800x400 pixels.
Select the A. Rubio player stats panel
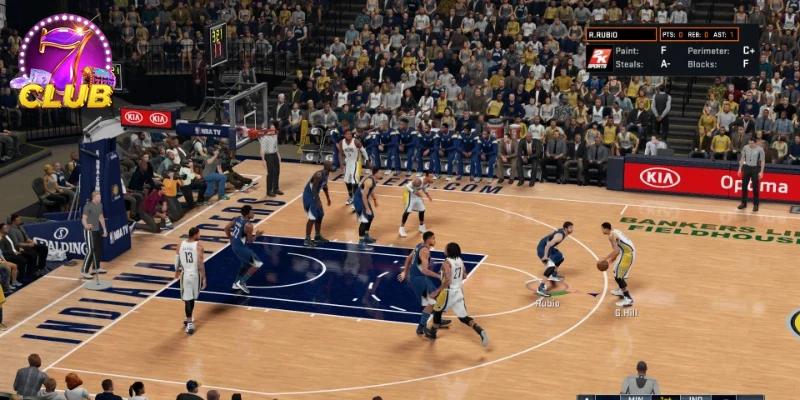pos(672,49)
